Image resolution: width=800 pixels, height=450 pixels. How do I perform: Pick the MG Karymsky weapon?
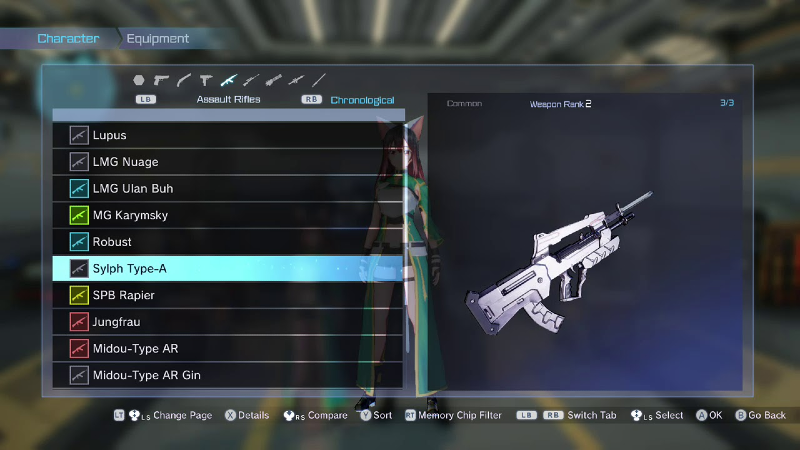(x=228, y=215)
